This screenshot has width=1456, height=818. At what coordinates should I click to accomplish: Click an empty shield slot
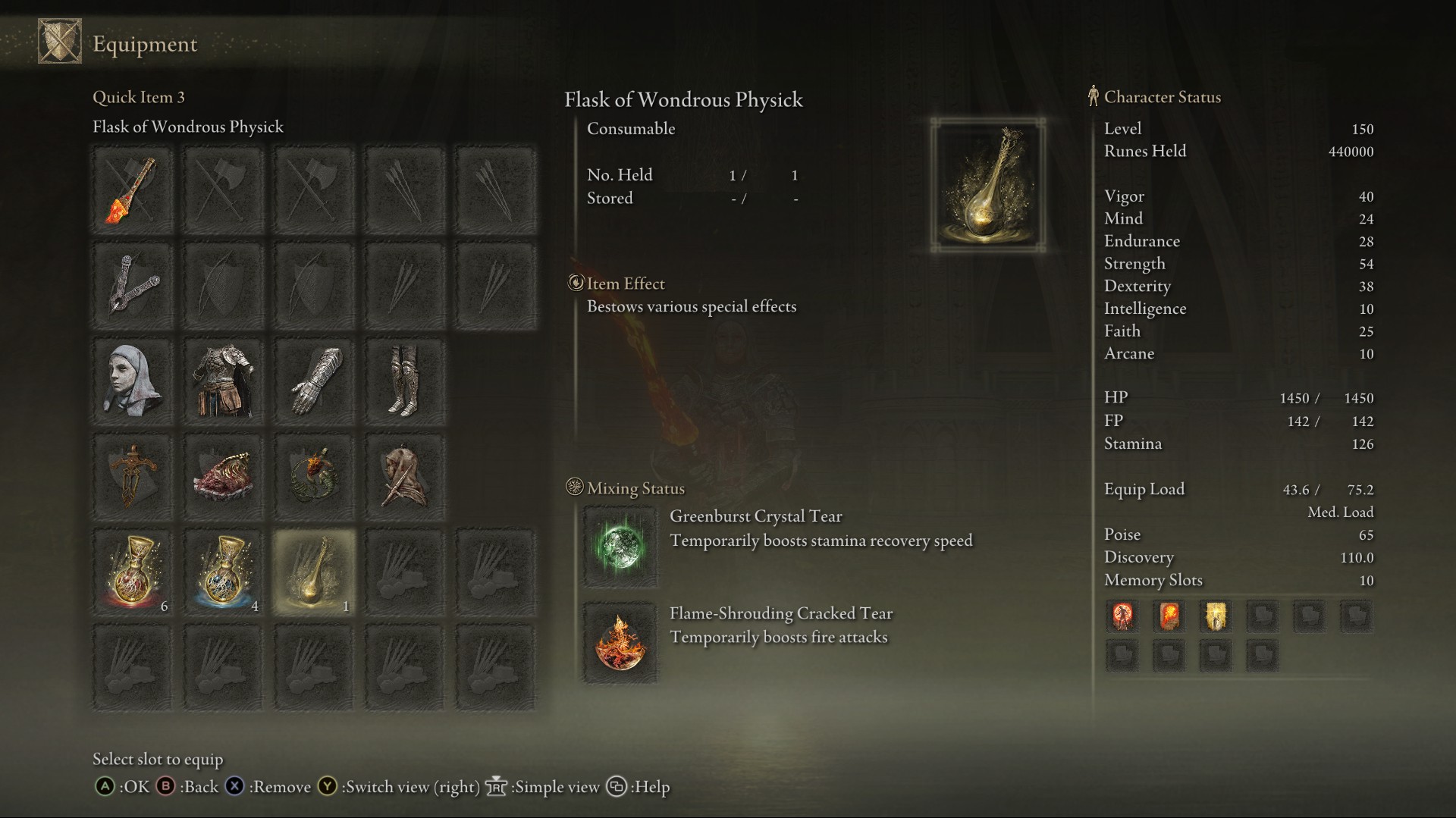coord(223,284)
